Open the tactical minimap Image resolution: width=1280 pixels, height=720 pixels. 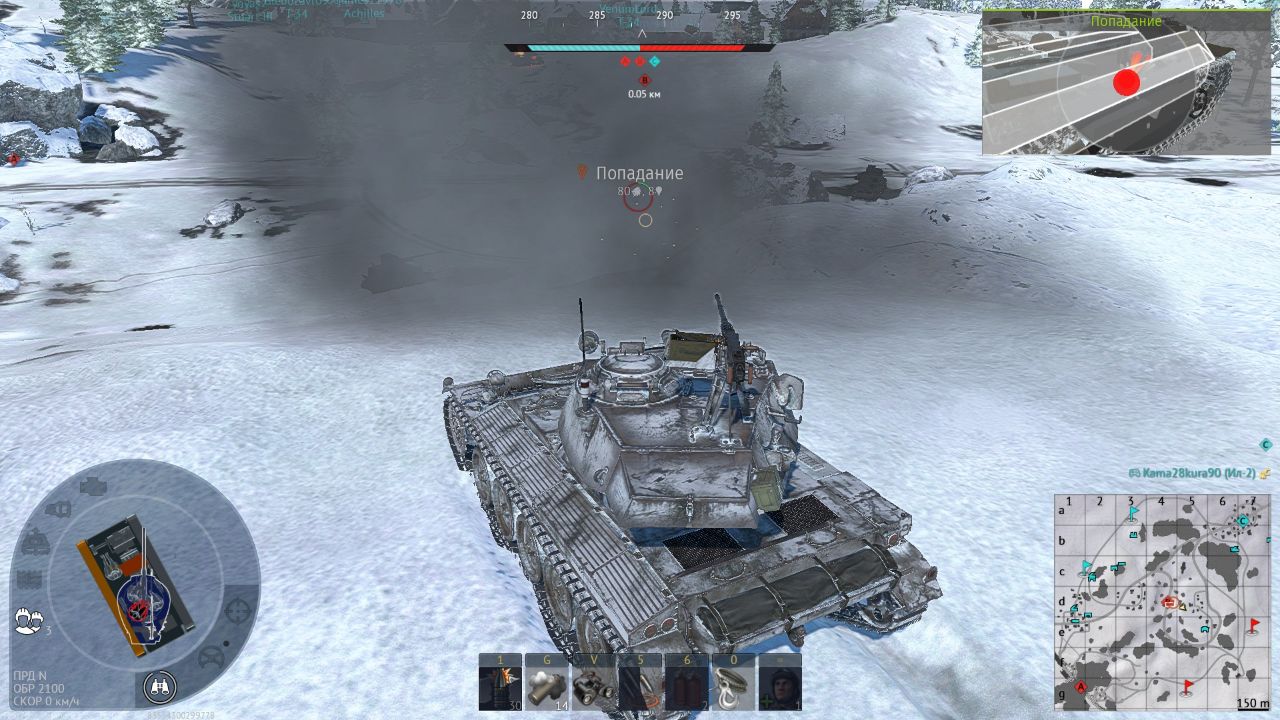[1162, 601]
